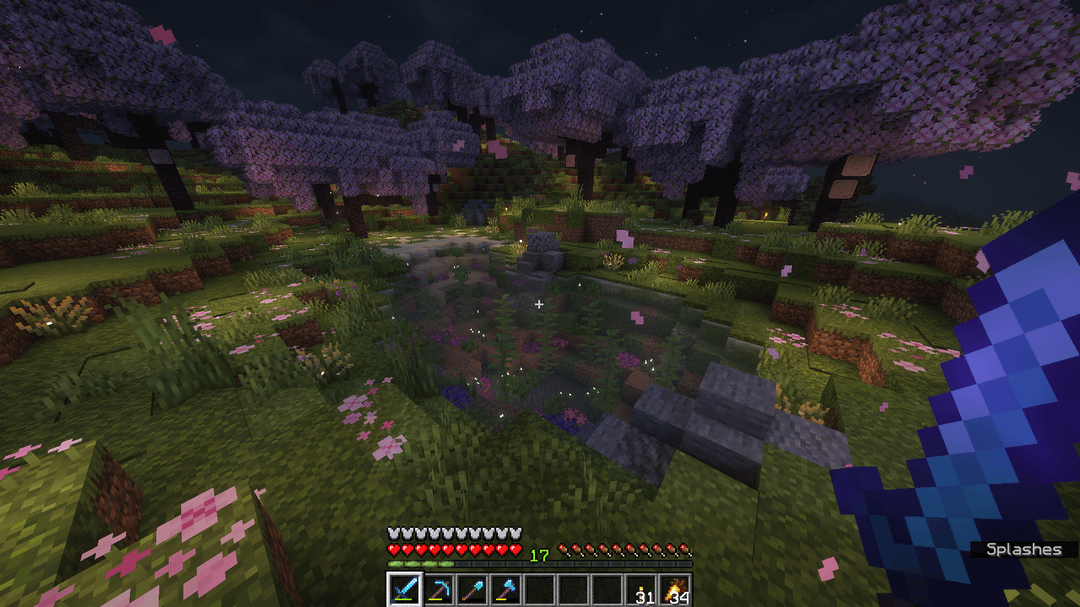Image resolution: width=1080 pixels, height=607 pixels.
Task: Switch to the diamond axe slot
Action: coord(506,590)
